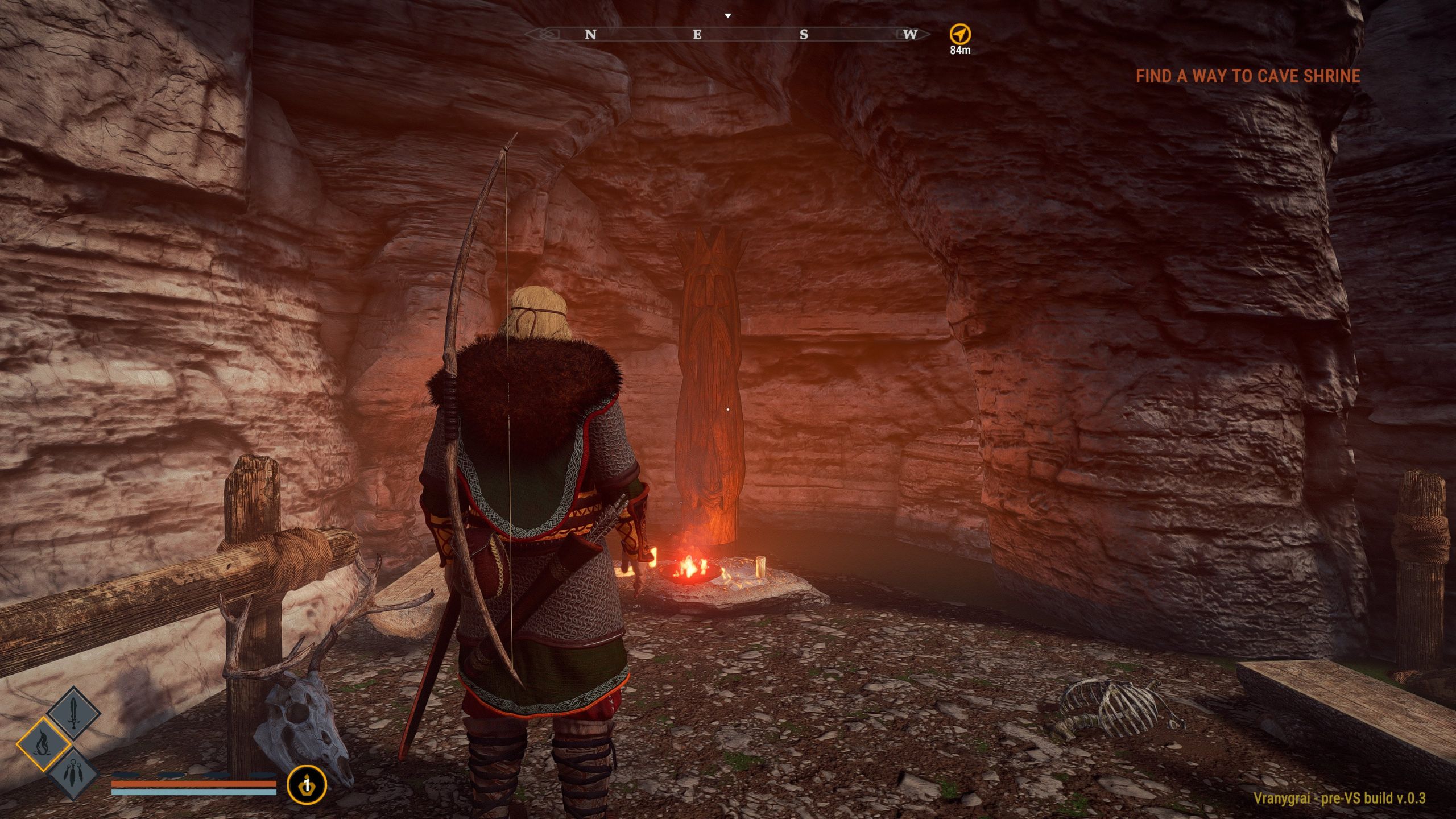Image resolution: width=1456 pixels, height=819 pixels.
Task: Choose the feather charms diamond slot
Action: 74,773
